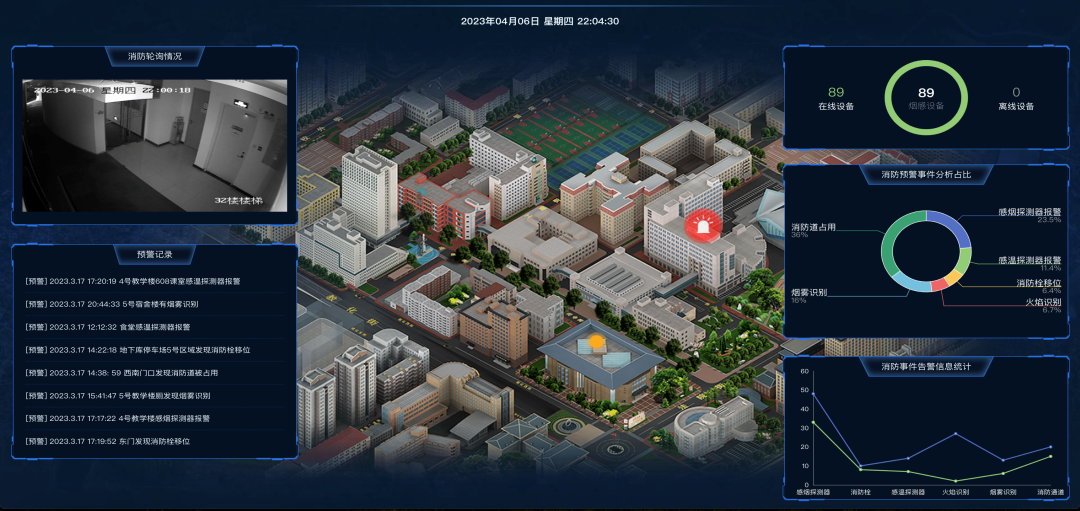Screen dimensions: 1080x511
Task: Select the red 火焰识别 donut segment
Action: 939,286
